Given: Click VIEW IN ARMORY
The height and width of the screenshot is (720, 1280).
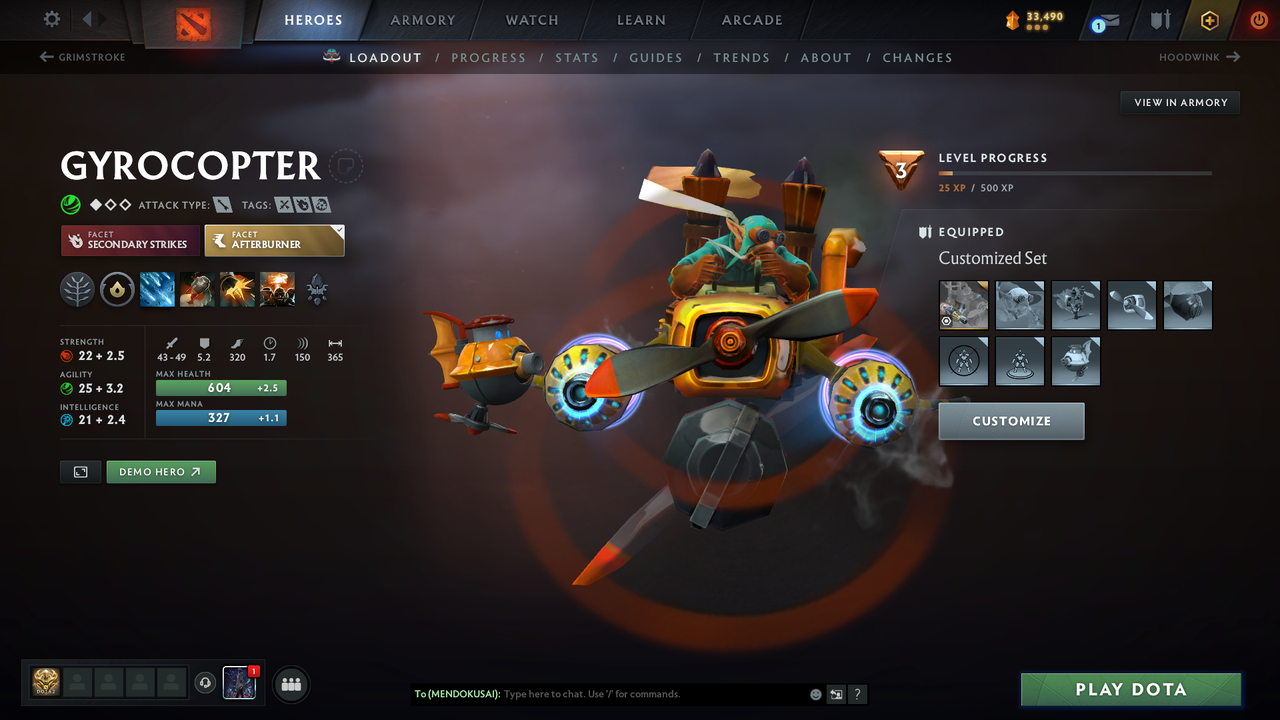Looking at the screenshot, I should tap(1179, 102).
